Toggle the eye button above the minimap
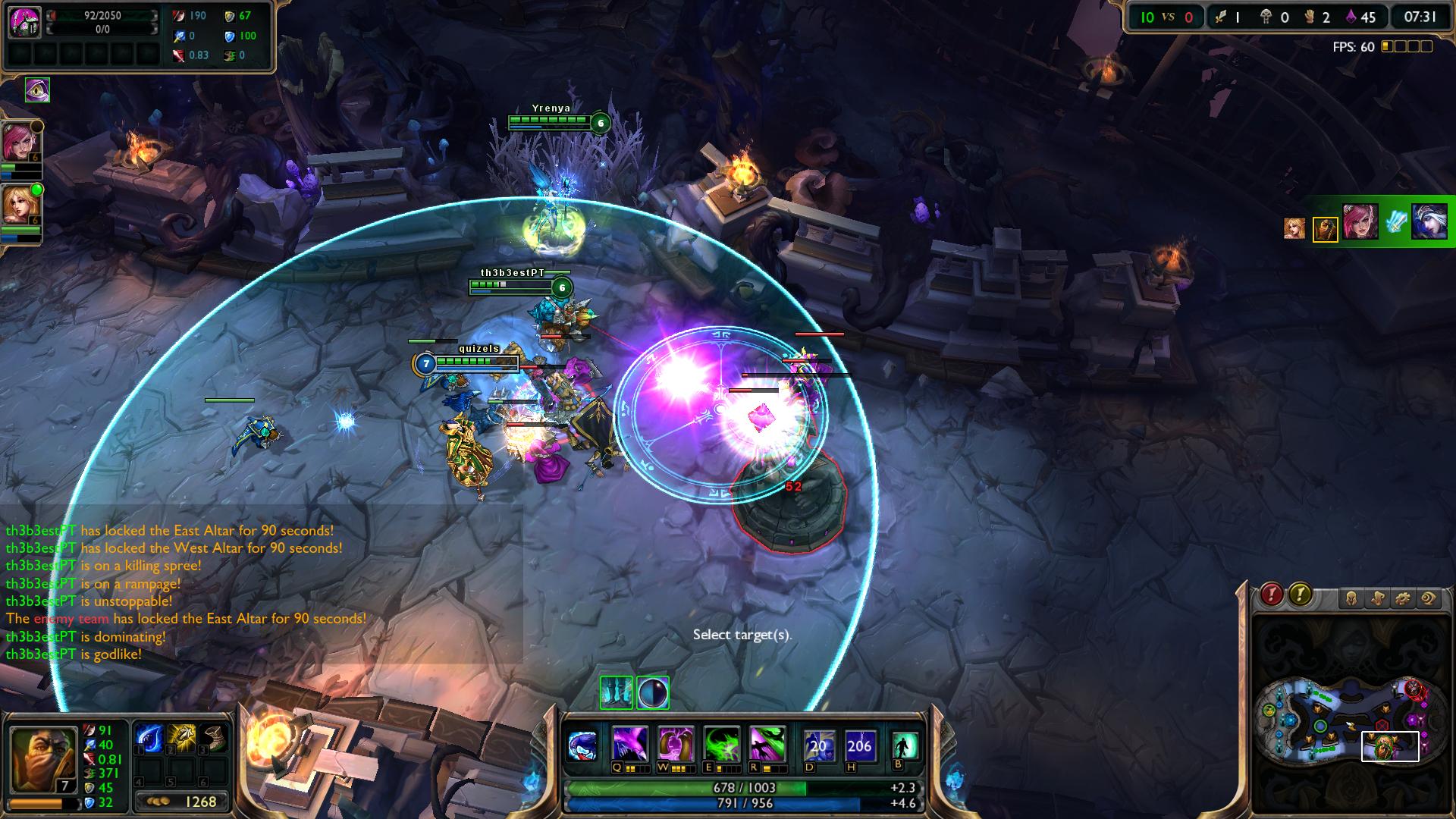This screenshot has width=1456, height=819. [1429, 599]
